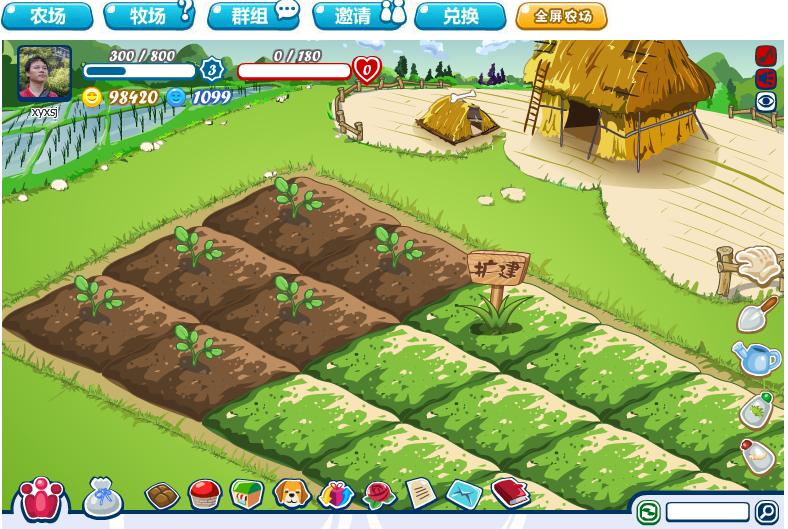Image resolution: width=788 pixels, height=529 pixels.
Task: Open the 农场 farm tab
Action: point(47,16)
